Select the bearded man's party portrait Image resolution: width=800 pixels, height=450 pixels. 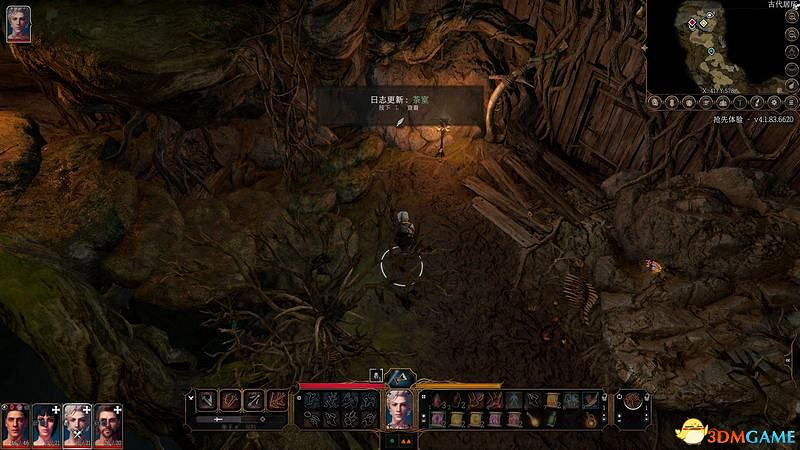point(109,423)
